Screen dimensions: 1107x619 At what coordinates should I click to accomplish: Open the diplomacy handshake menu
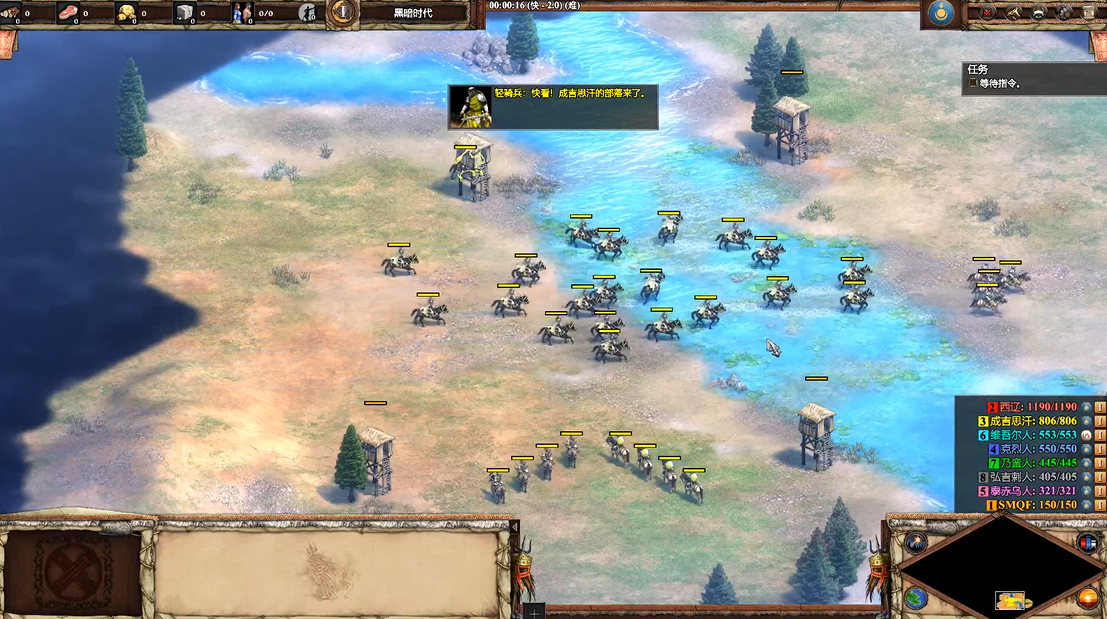pos(1037,13)
